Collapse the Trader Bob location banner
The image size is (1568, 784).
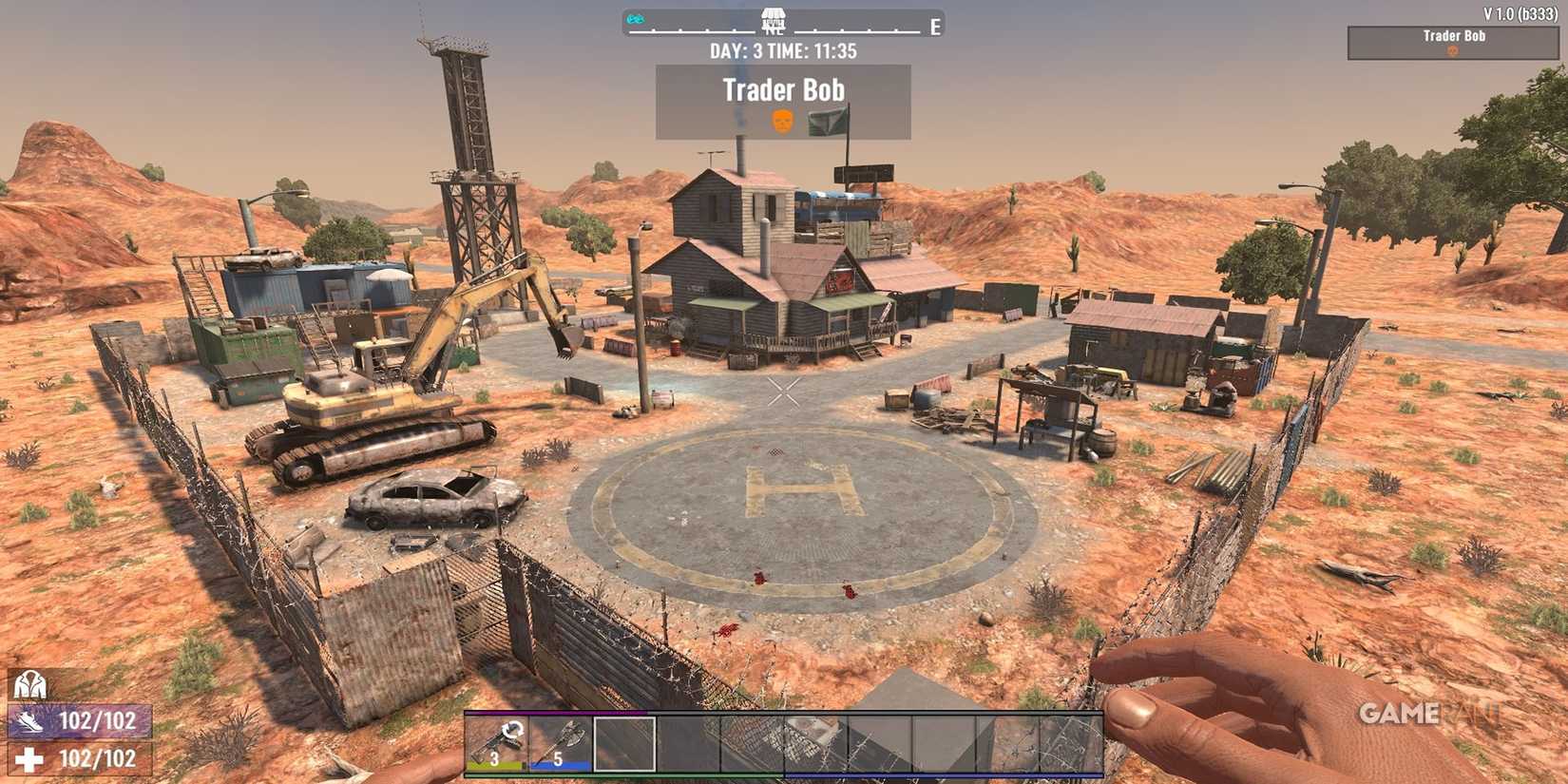pyautogui.click(x=782, y=101)
